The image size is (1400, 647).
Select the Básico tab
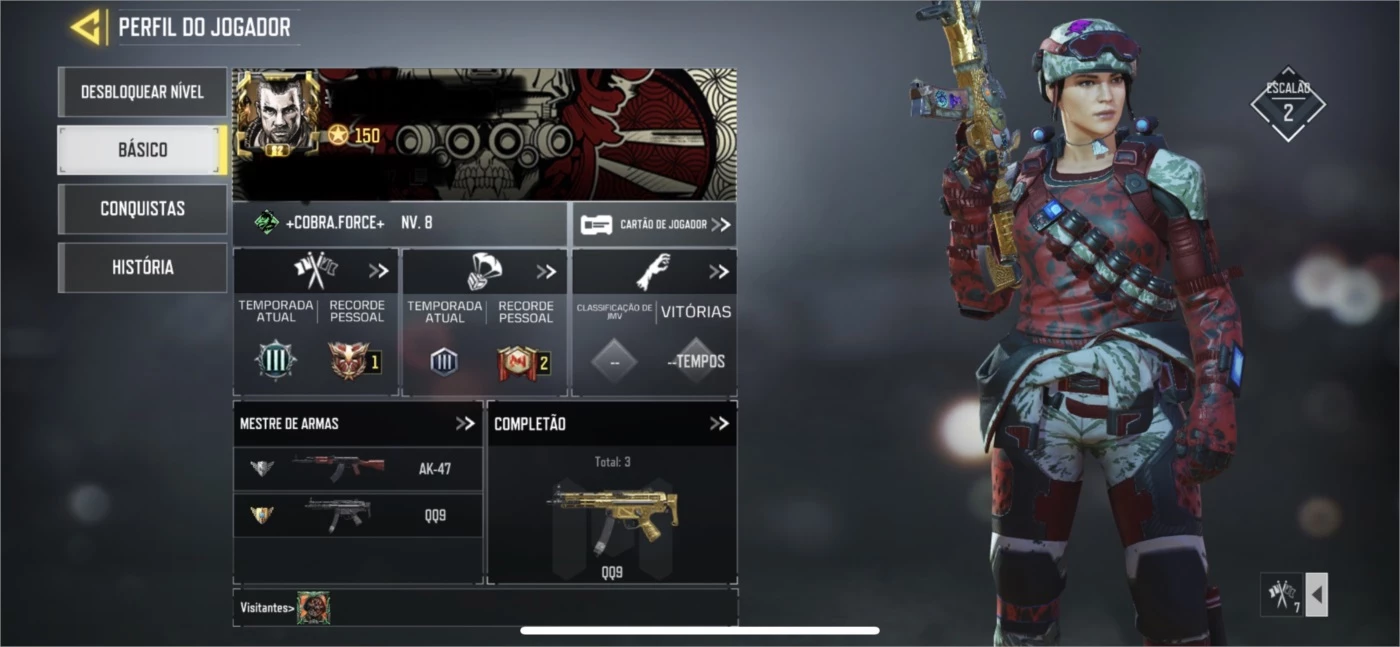pos(142,150)
